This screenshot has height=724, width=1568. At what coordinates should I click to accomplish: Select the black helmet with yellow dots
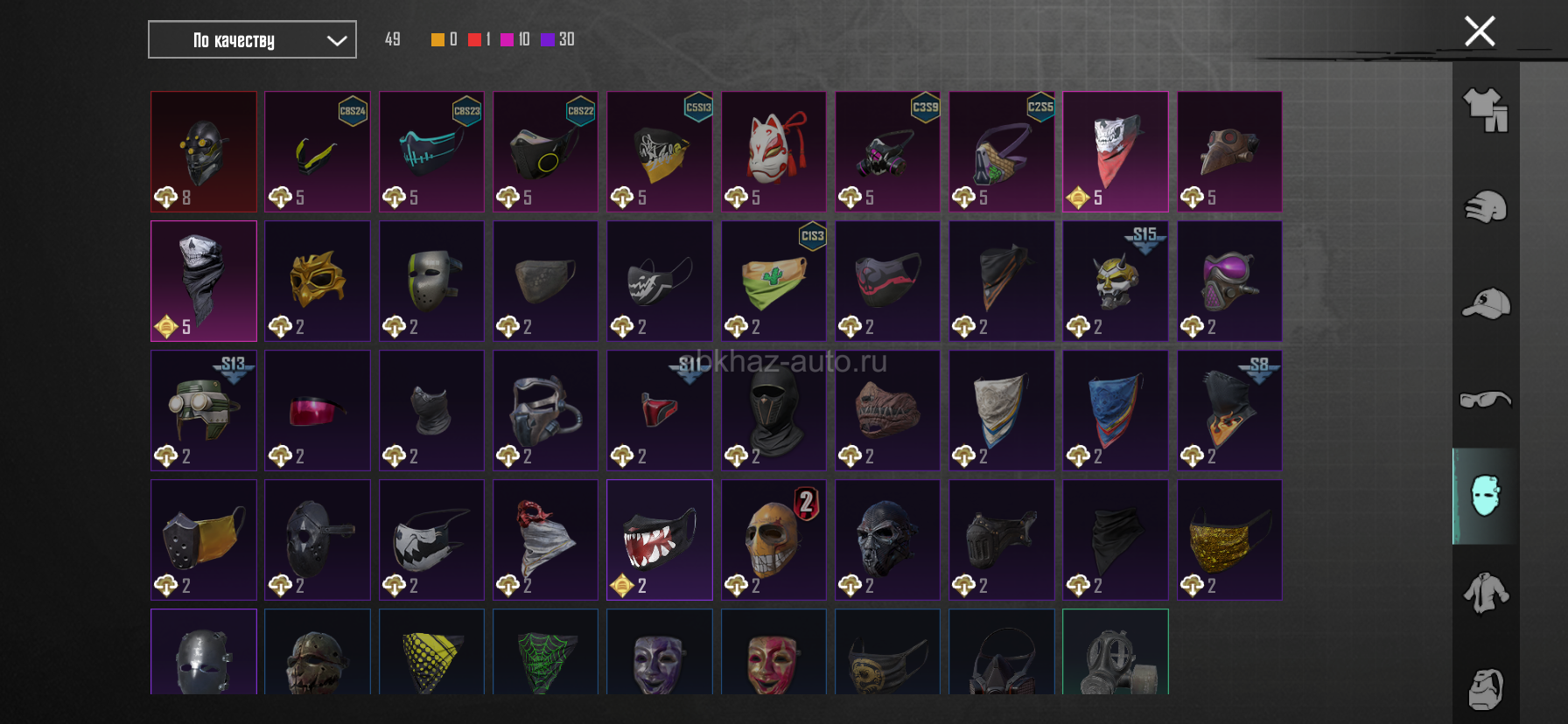[x=204, y=150]
